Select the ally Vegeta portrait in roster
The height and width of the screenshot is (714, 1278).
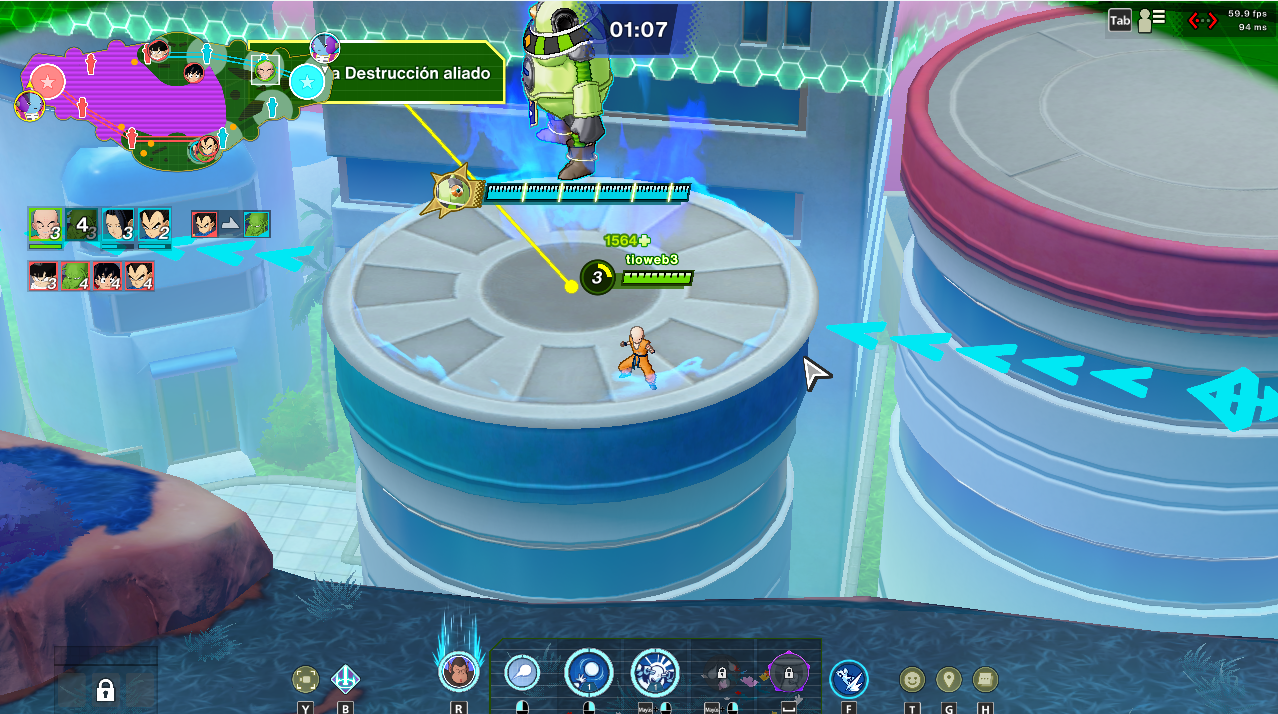153,226
